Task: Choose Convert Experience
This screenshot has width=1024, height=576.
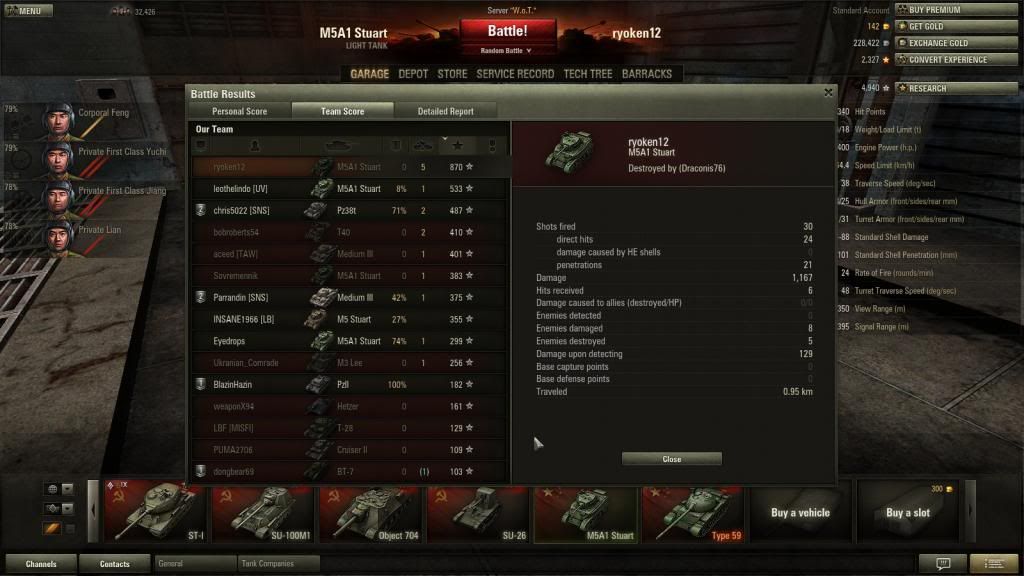Action: 946,60
